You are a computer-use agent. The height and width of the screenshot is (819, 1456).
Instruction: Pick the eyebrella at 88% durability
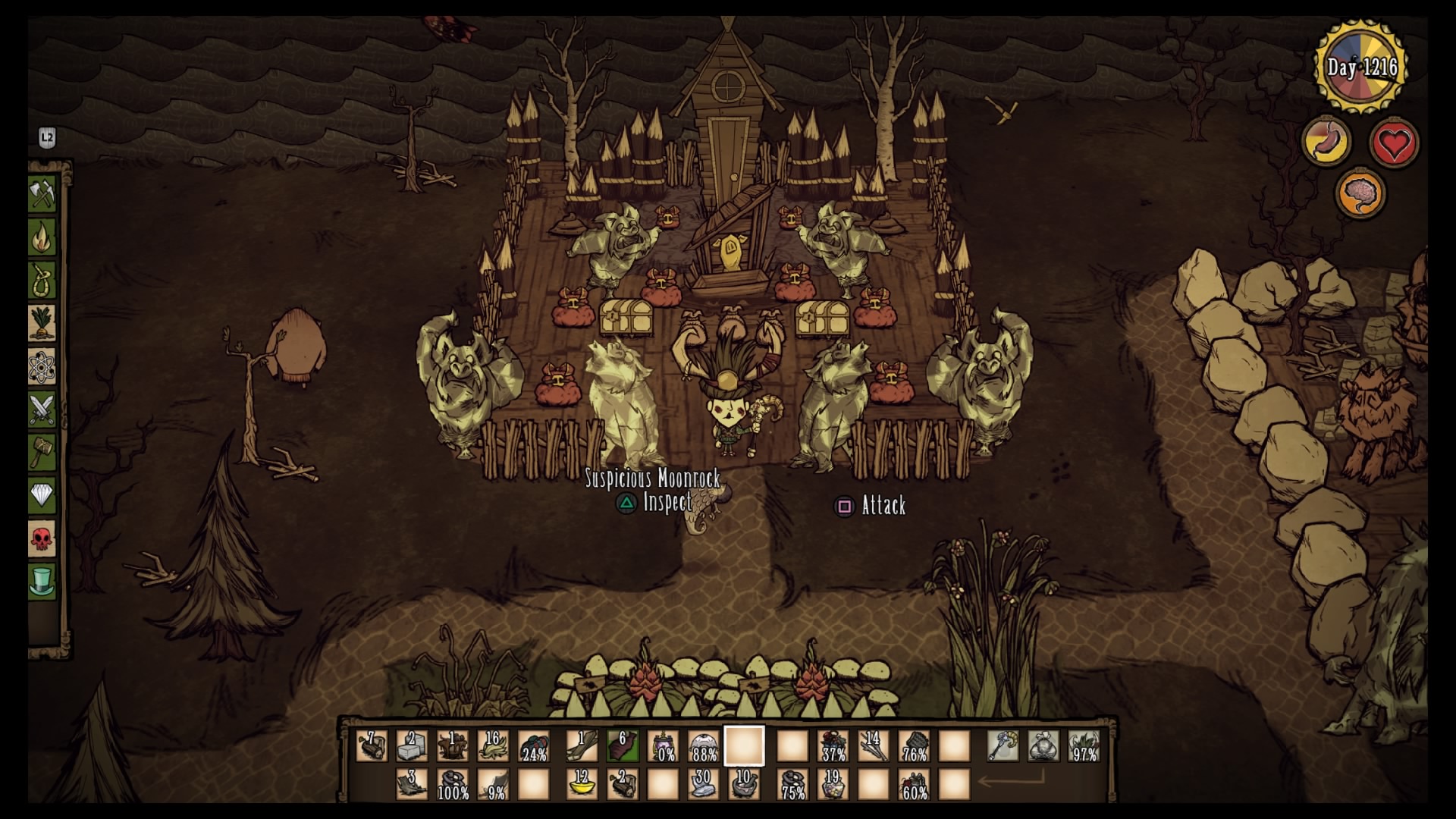point(704,746)
